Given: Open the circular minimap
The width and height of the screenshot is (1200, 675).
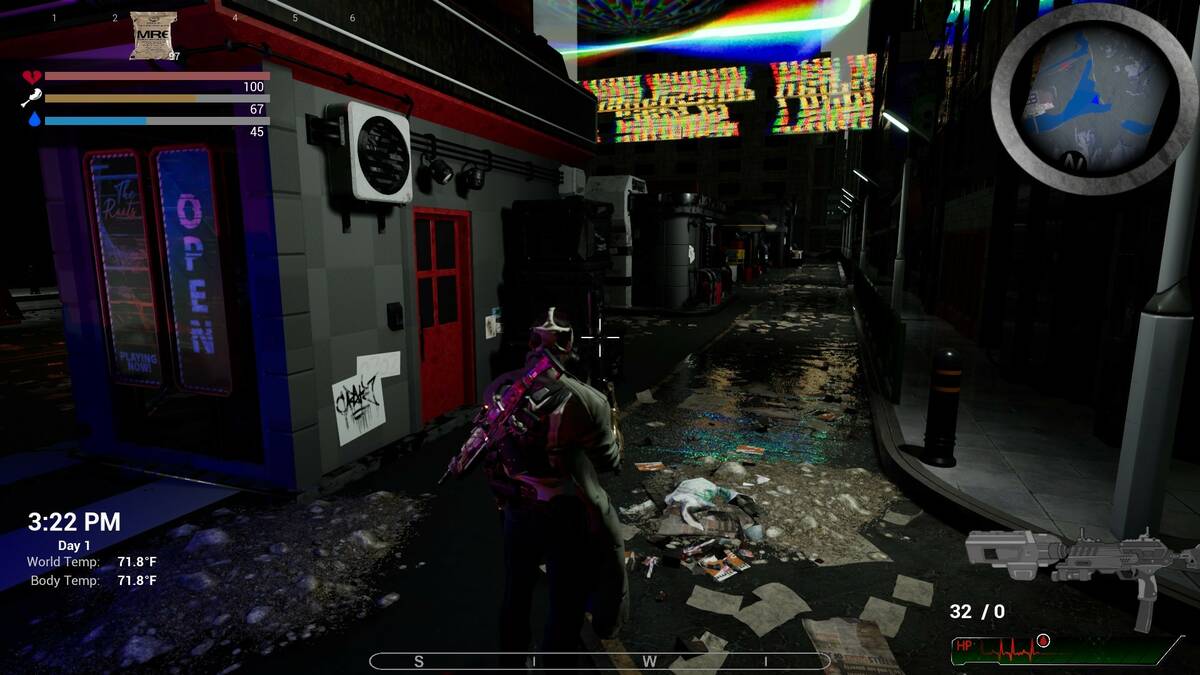Looking at the screenshot, I should pos(1093,98).
